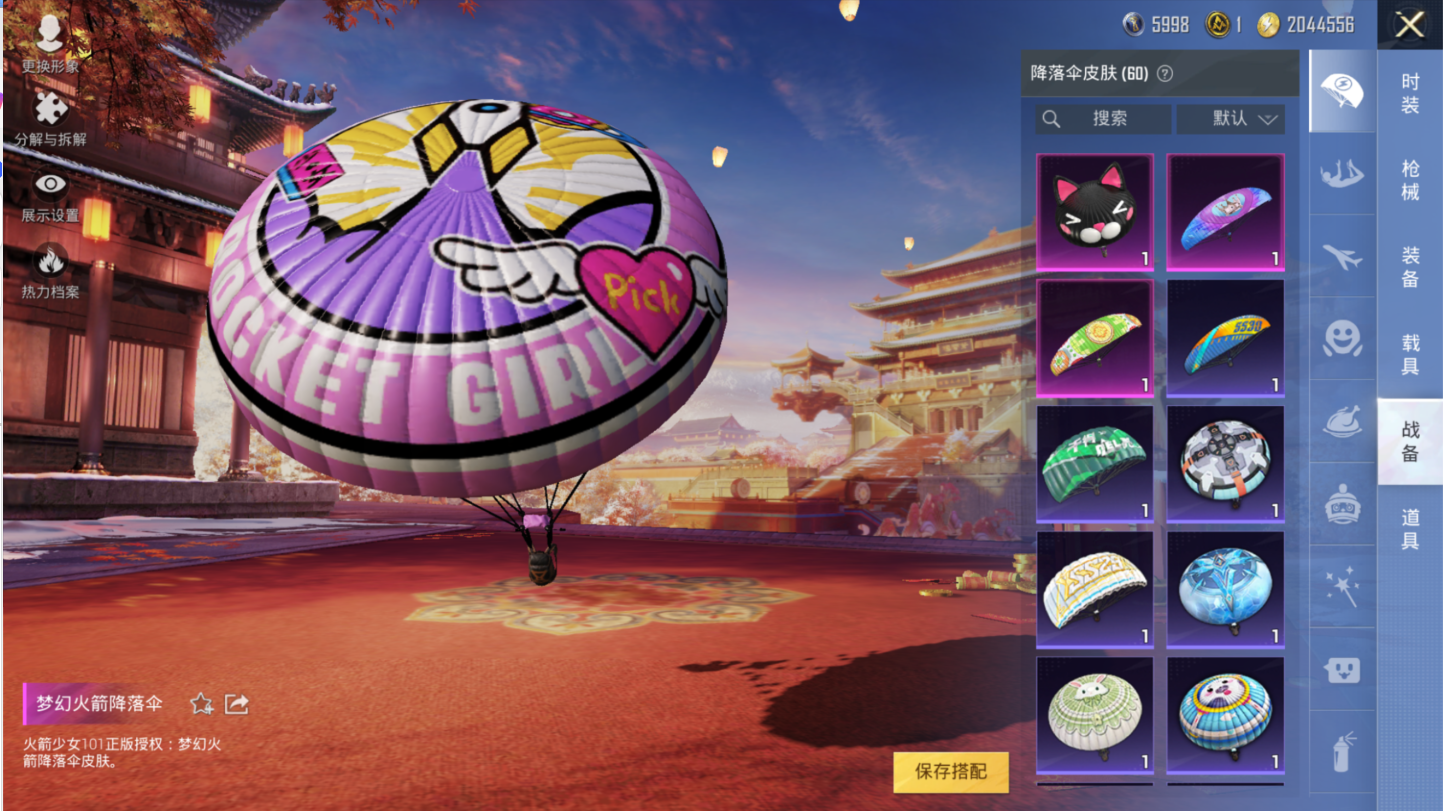Switch to the 时装 tab

[1410, 94]
